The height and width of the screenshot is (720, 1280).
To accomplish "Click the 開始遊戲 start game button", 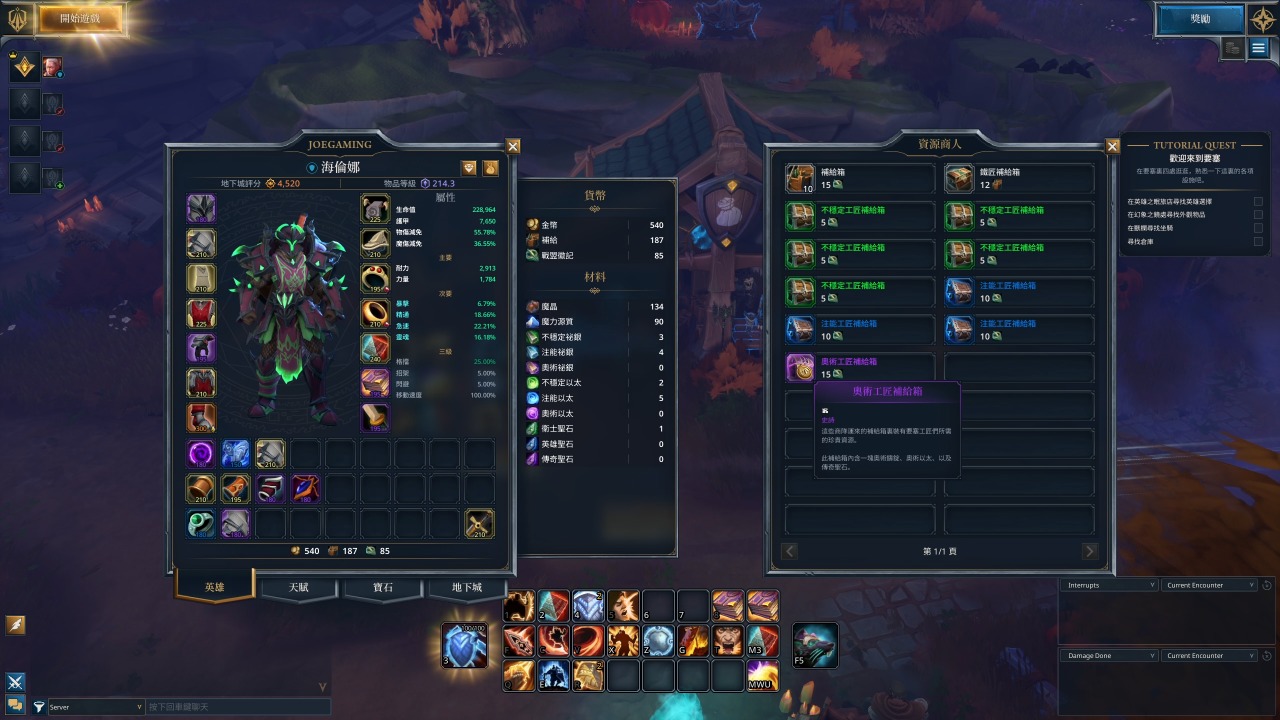I will point(80,18).
